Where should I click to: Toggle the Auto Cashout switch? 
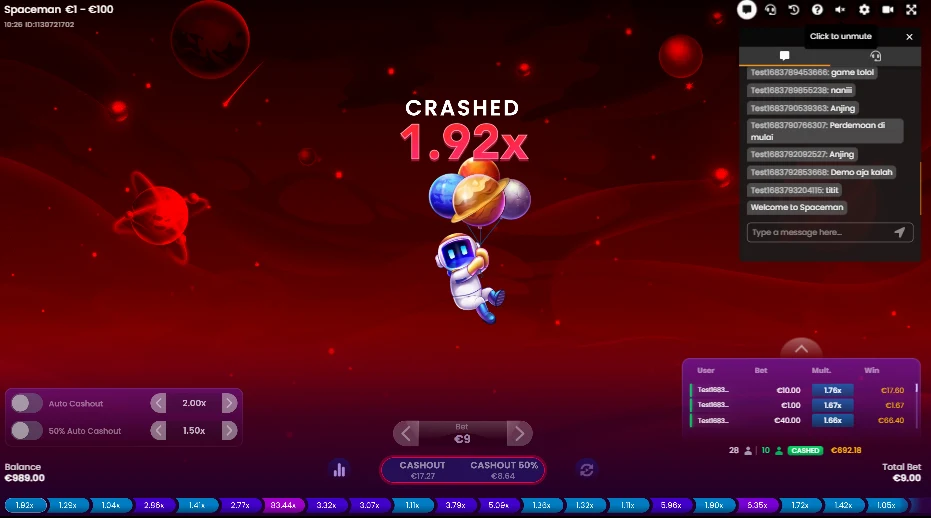pyautogui.click(x=27, y=403)
